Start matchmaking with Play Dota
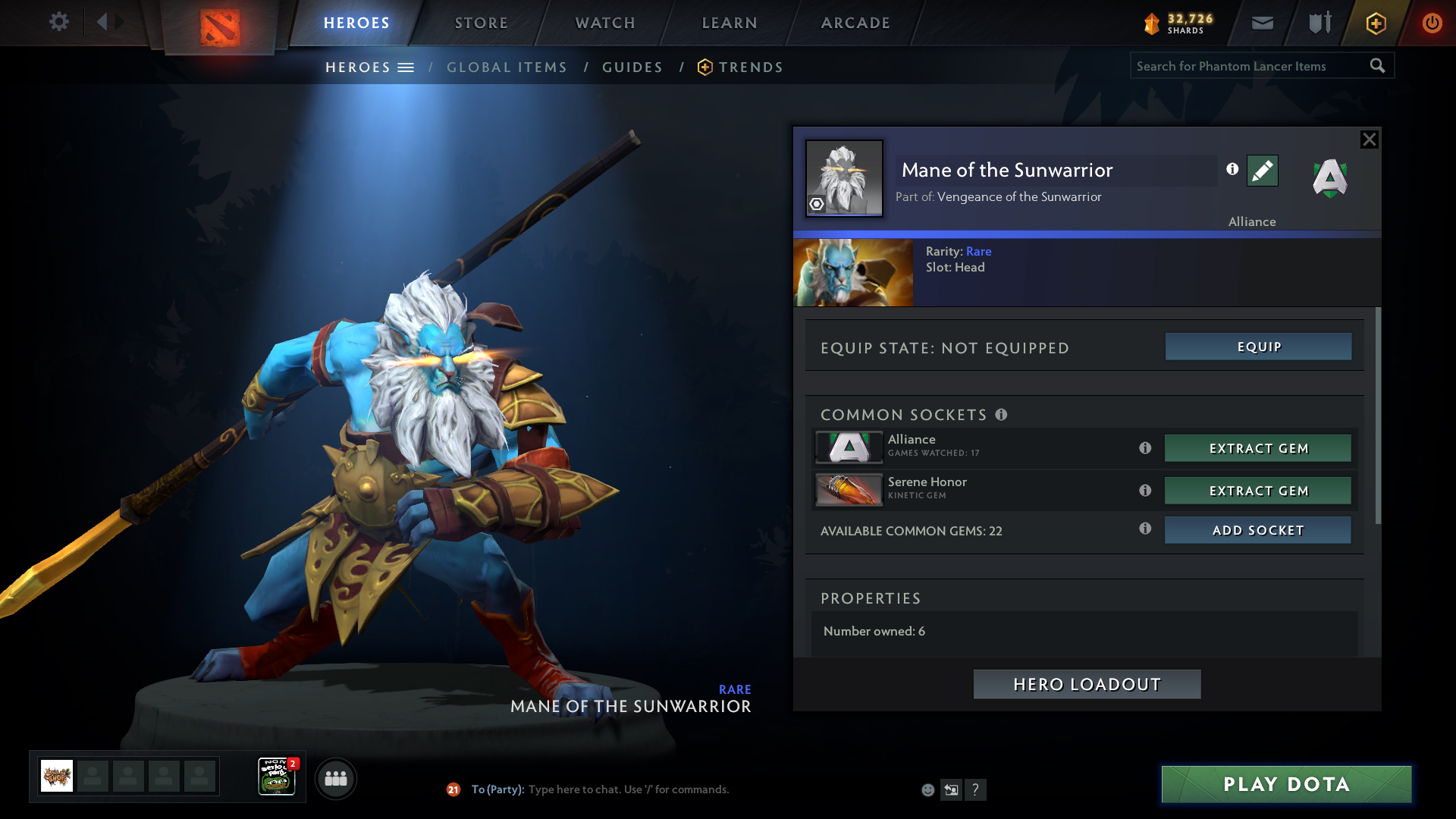The width and height of the screenshot is (1456, 819). [x=1286, y=784]
